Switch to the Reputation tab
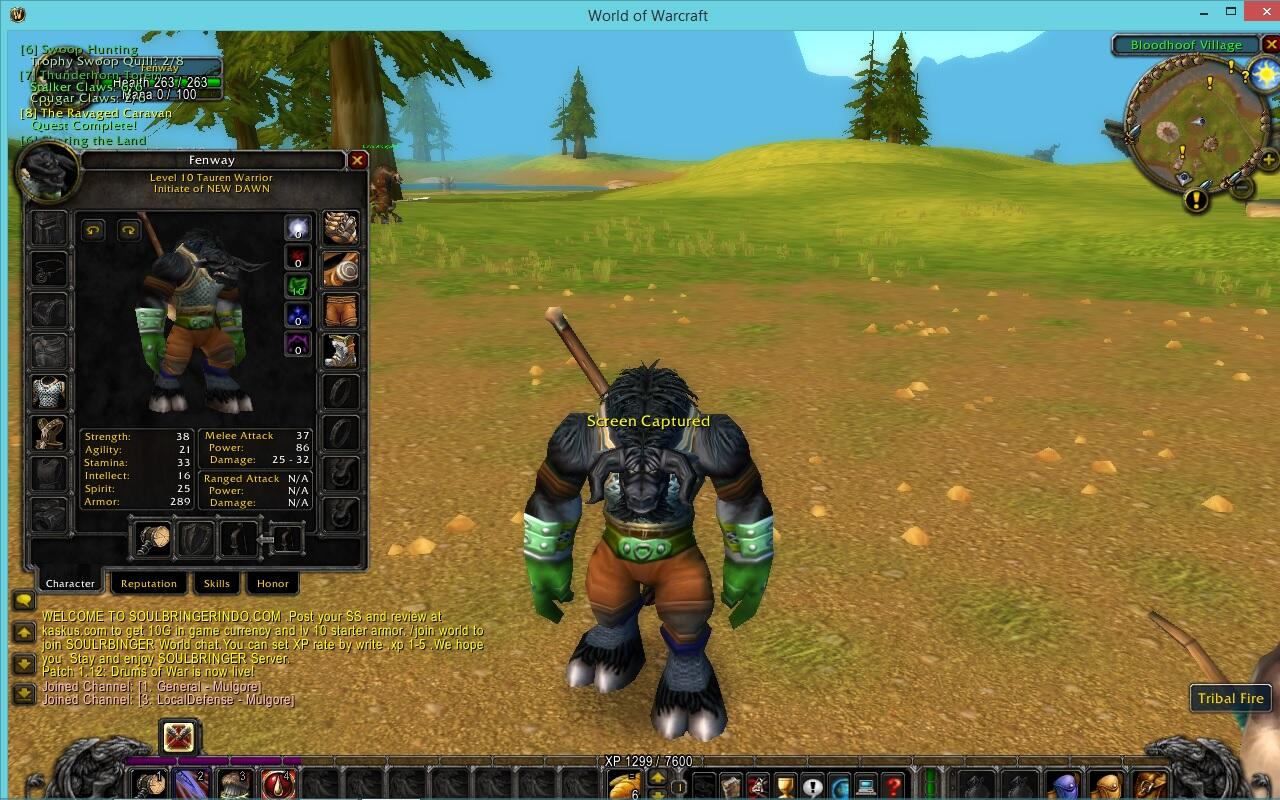This screenshot has height=800, width=1280. (148, 583)
